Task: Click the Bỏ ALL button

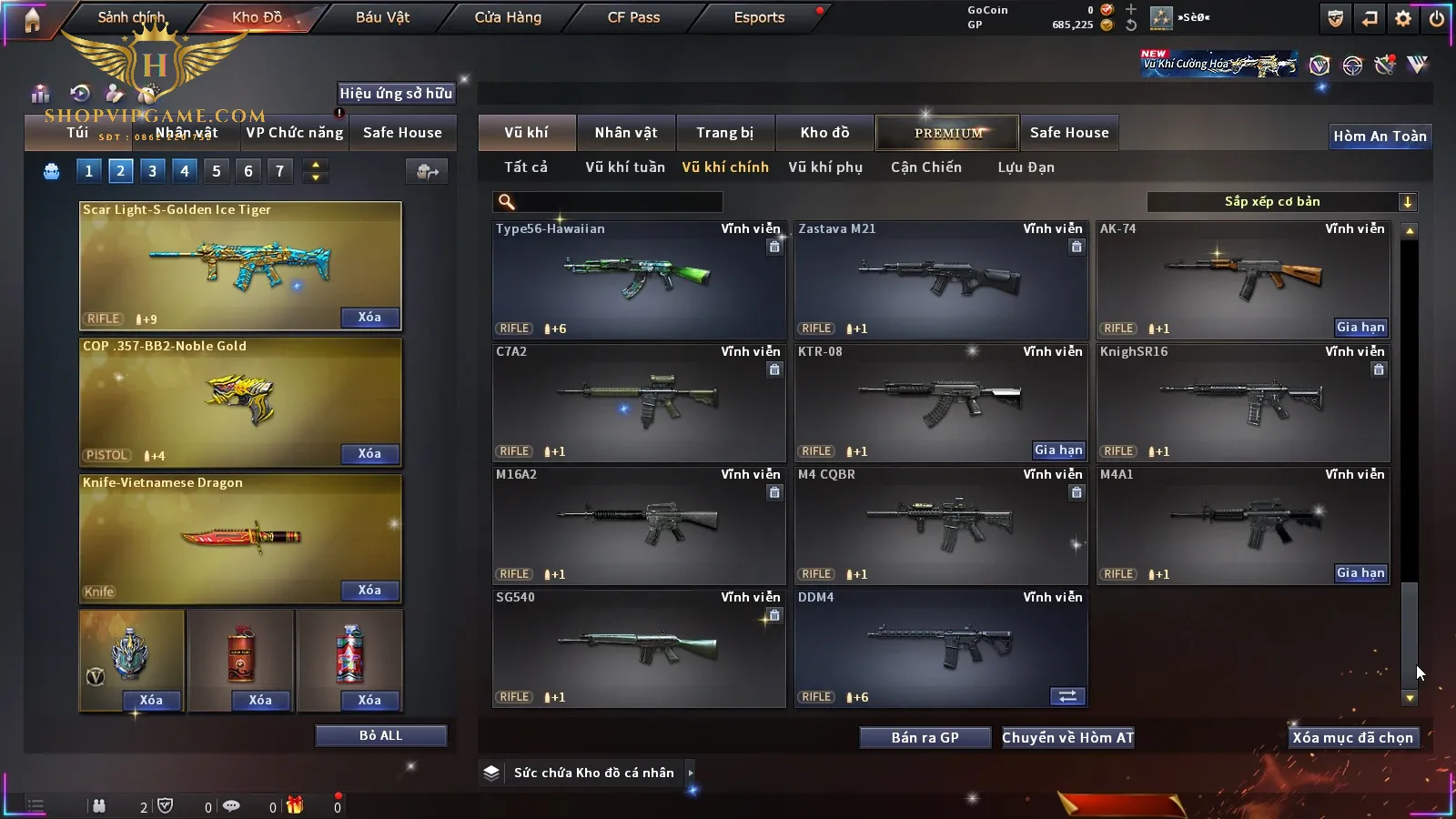Action: click(x=380, y=736)
